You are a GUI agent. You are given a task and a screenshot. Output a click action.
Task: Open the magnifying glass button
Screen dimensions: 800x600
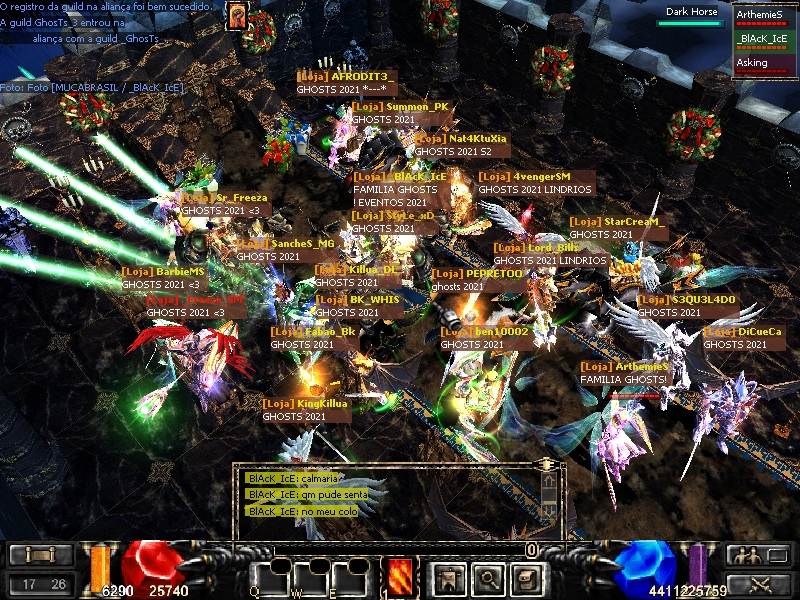487,577
